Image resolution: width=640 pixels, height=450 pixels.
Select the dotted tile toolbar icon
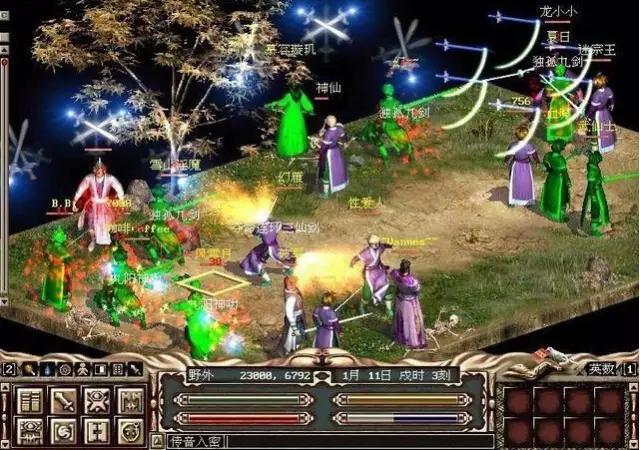click(118, 369)
